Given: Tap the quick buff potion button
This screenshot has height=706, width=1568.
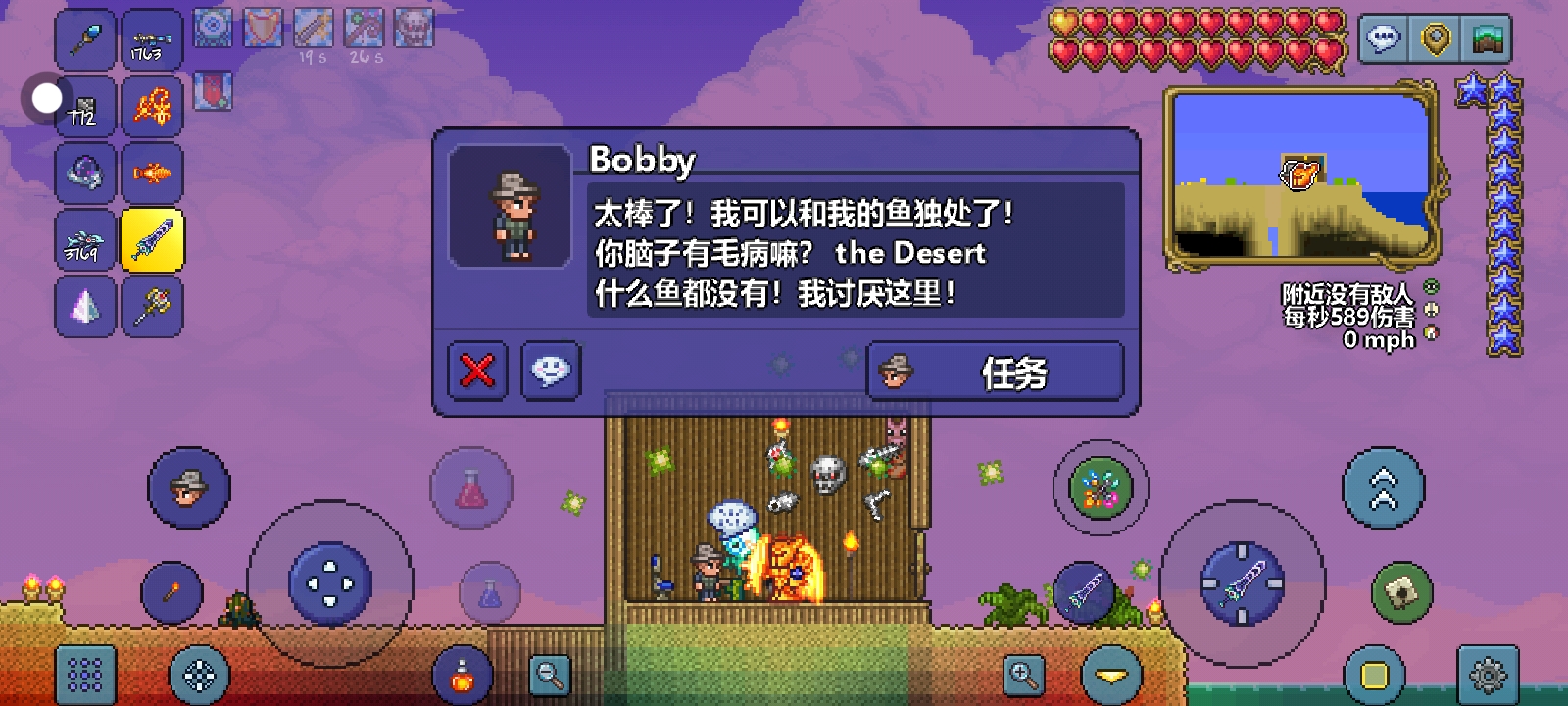Looking at the screenshot, I should [461, 674].
